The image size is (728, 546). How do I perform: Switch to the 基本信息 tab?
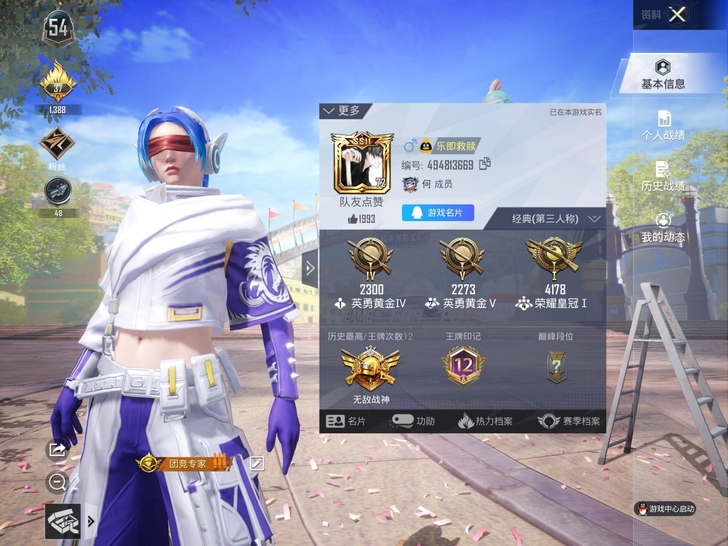(663, 74)
